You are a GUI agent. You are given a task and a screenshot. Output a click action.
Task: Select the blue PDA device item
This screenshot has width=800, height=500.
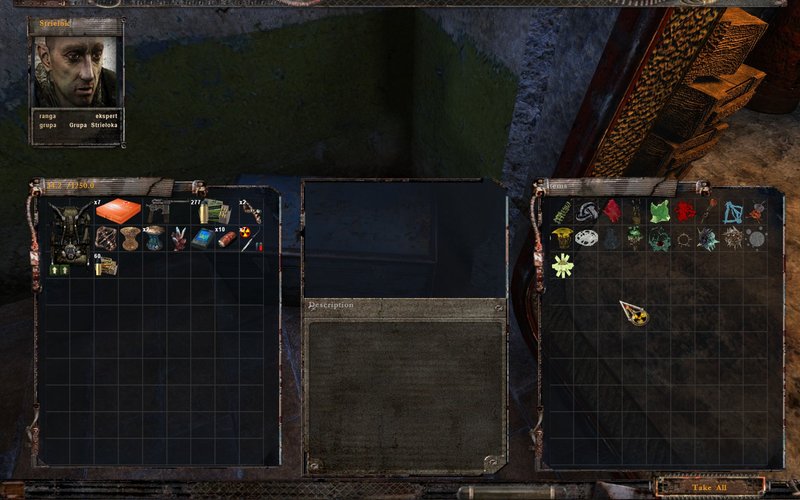[203, 238]
